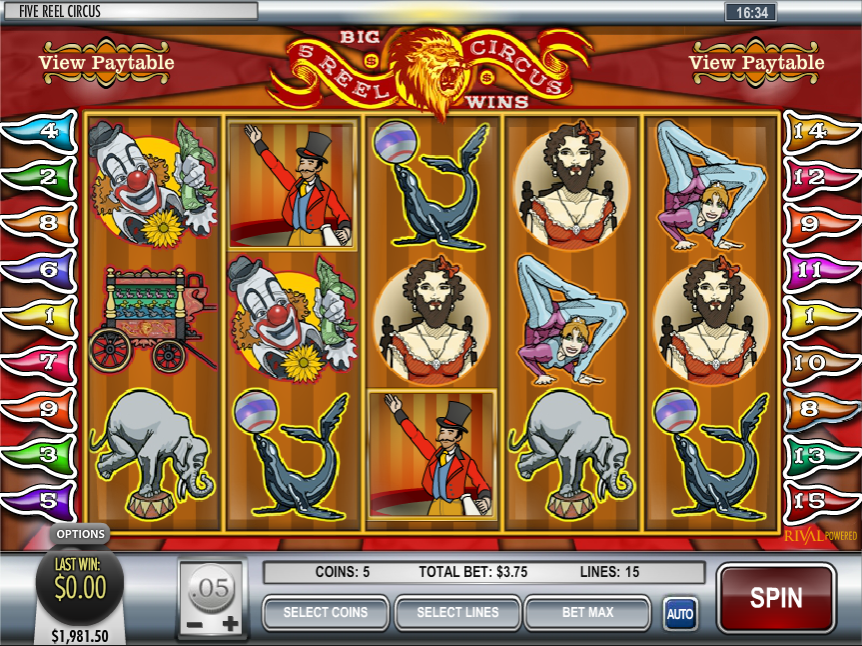862x646 pixels.
Task: Select the payline 4 flag
Action: pos(42,131)
